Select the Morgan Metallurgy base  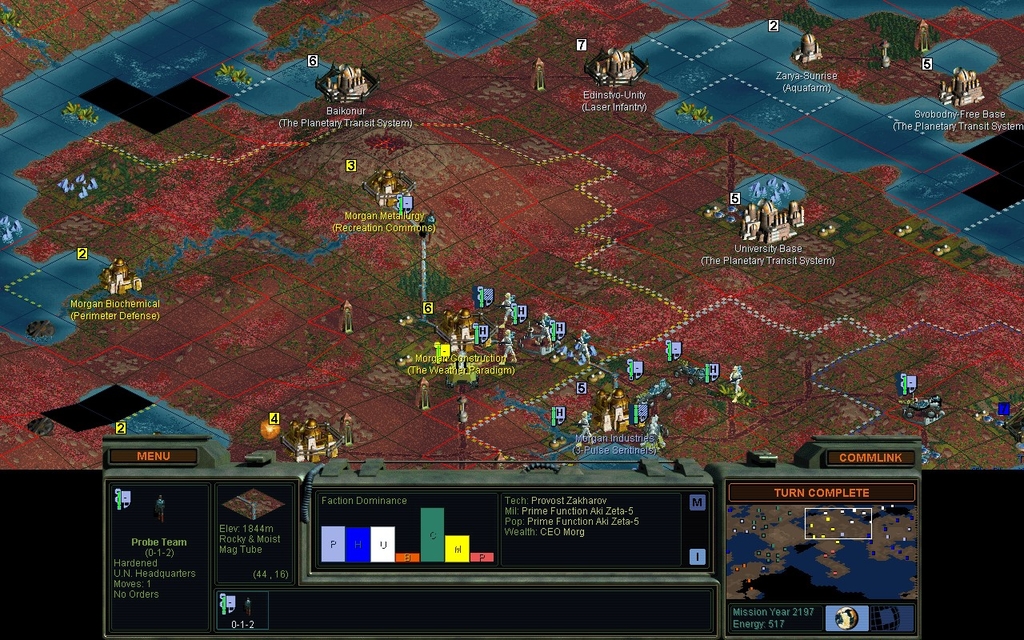(x=387, y=188)
